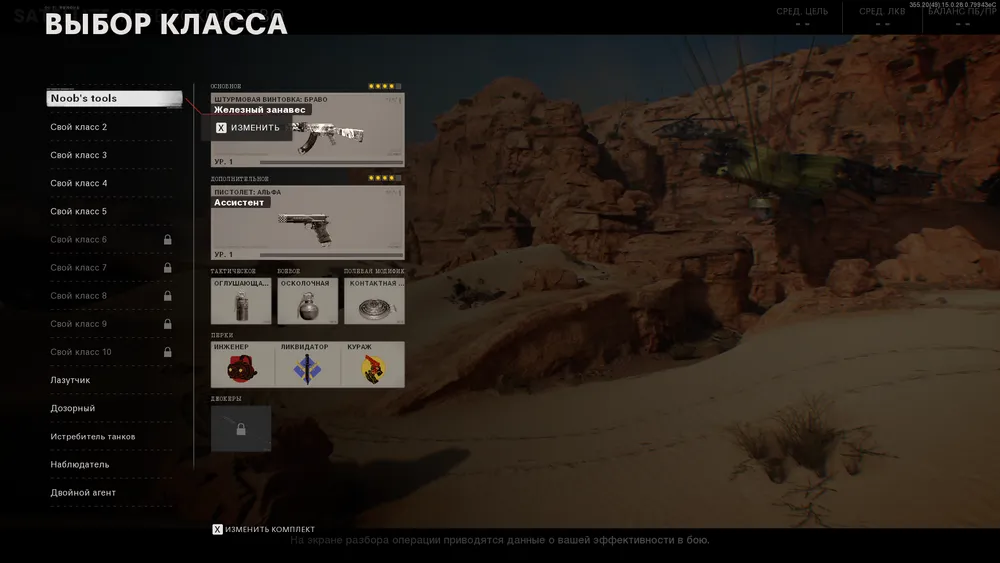
Task: Pick the Наблюдатель default class
Action: point(112,464)
